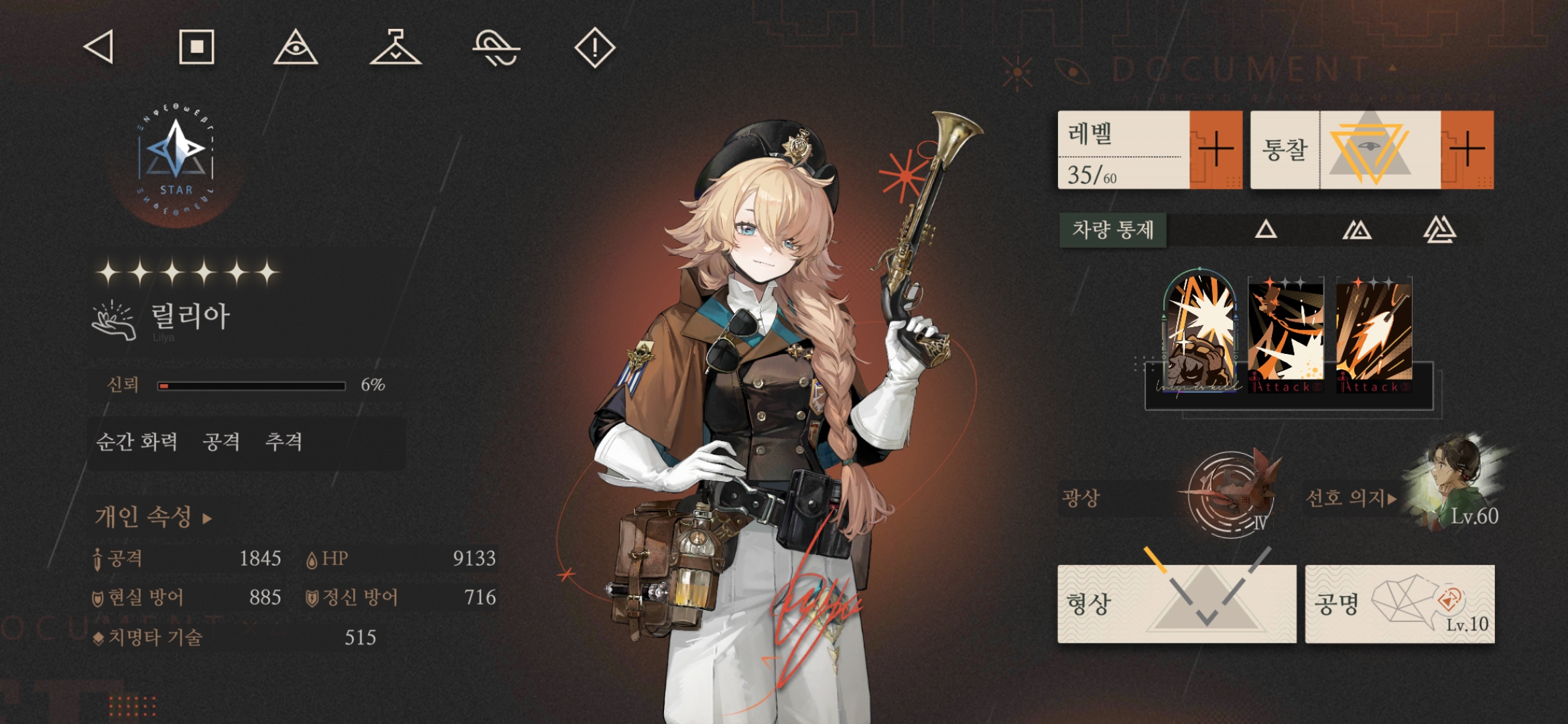Open the 공명 resonance panel
This screenshot has height=724, width=1568.
[1399, 603]
